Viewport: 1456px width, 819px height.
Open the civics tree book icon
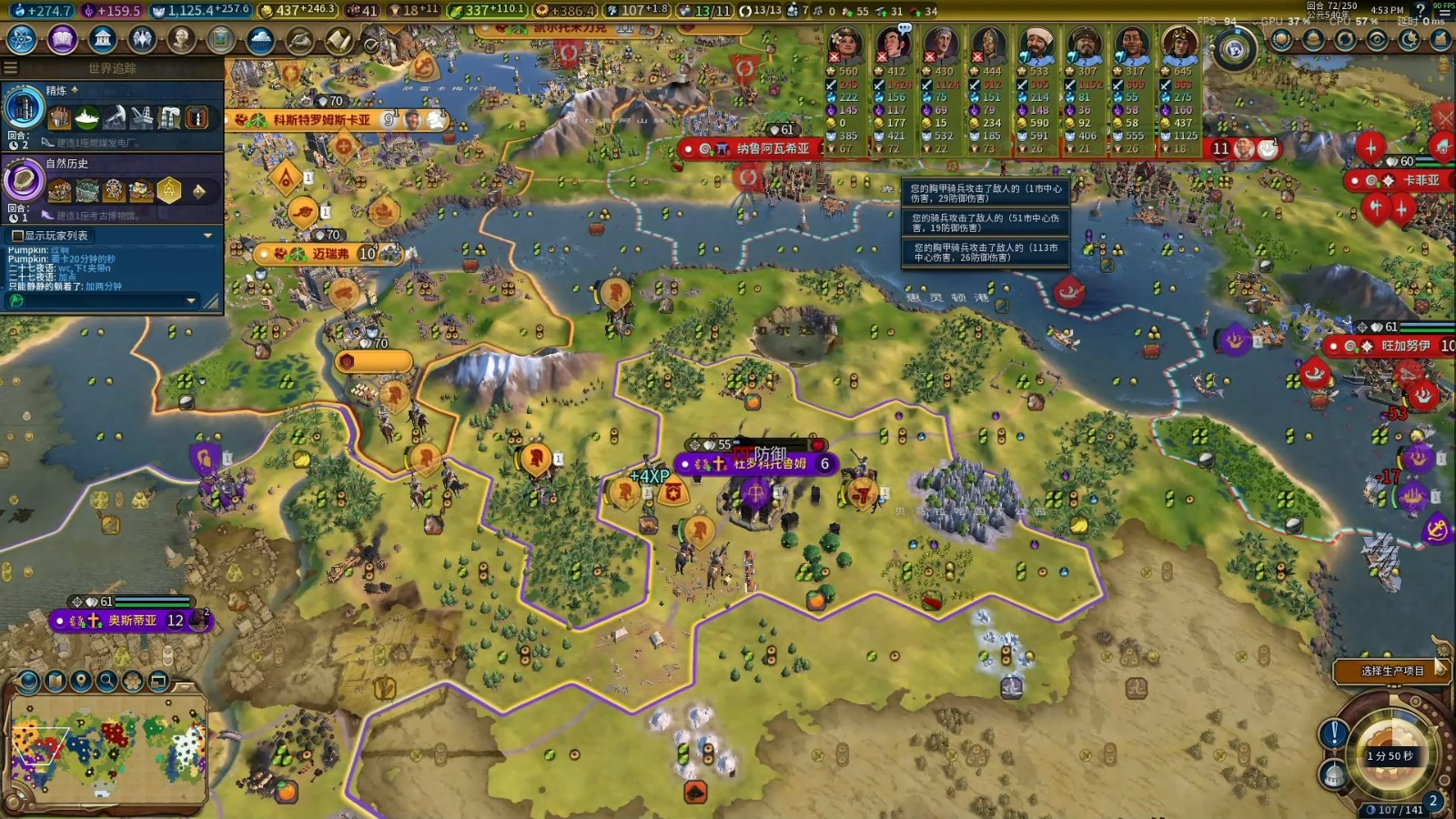62,39
